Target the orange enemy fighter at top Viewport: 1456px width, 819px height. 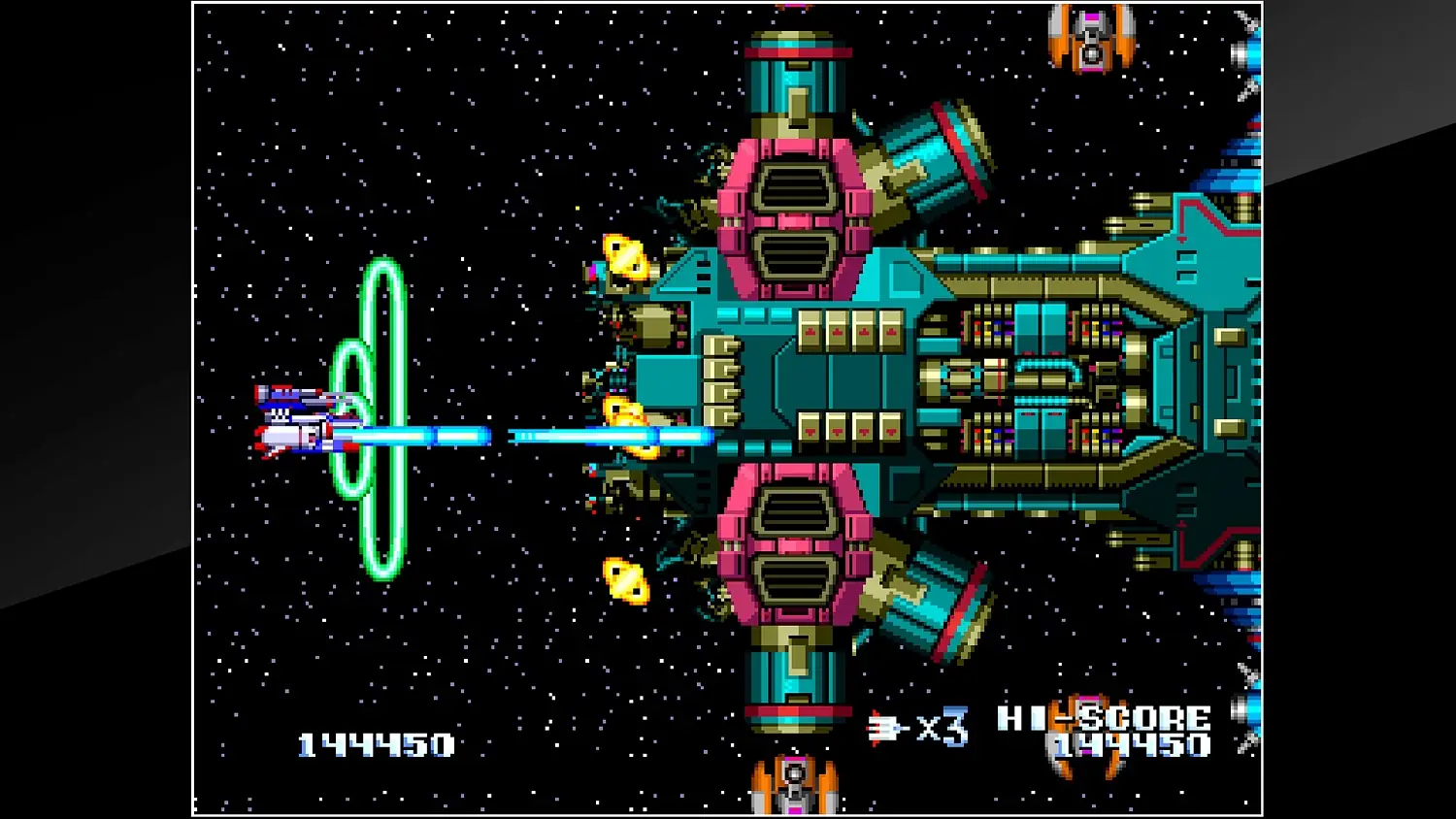point(1090,39)
